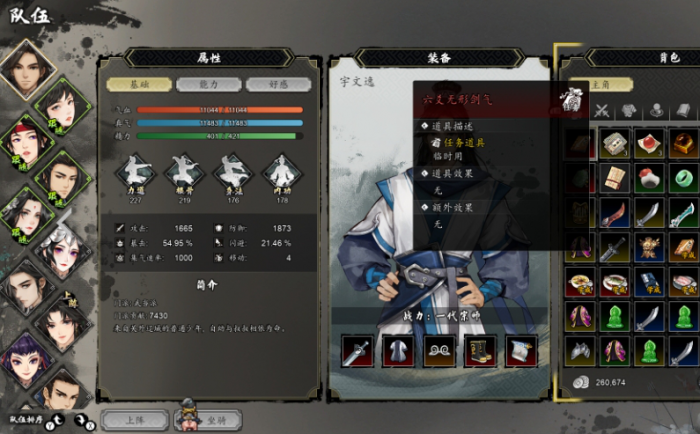This screenshot has width=700, height=434.
Task: Open the equipped boots slot
Action: 480,350
